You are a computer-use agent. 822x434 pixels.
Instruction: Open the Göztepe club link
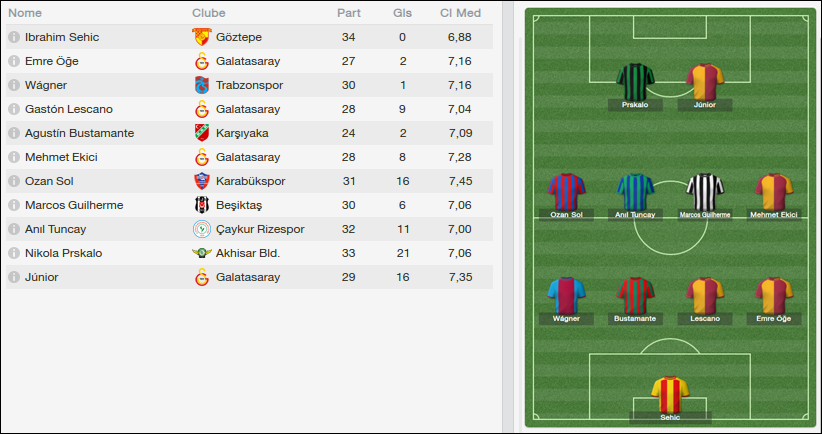(x=238, y=37)
